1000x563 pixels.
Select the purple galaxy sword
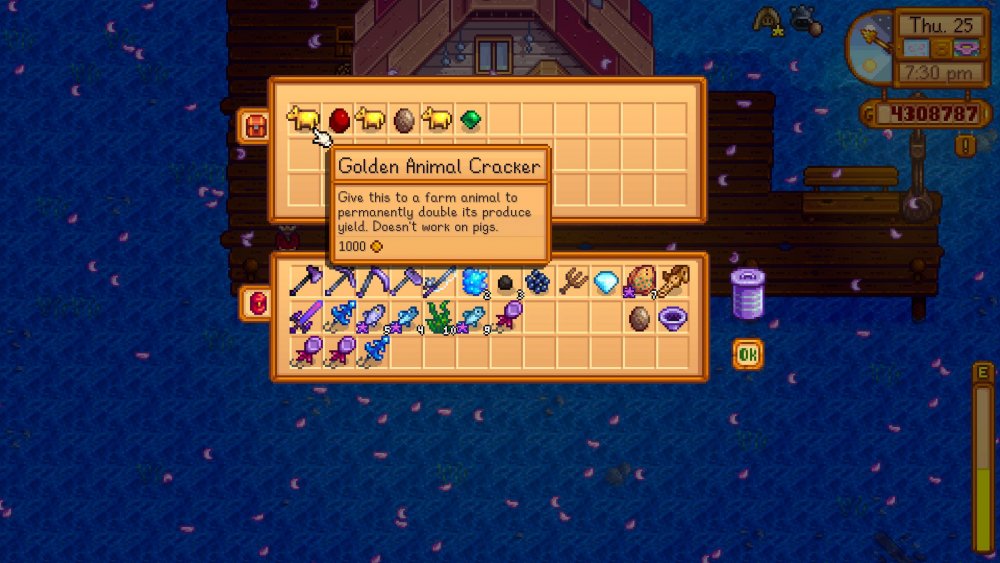(x=306, y=318)
